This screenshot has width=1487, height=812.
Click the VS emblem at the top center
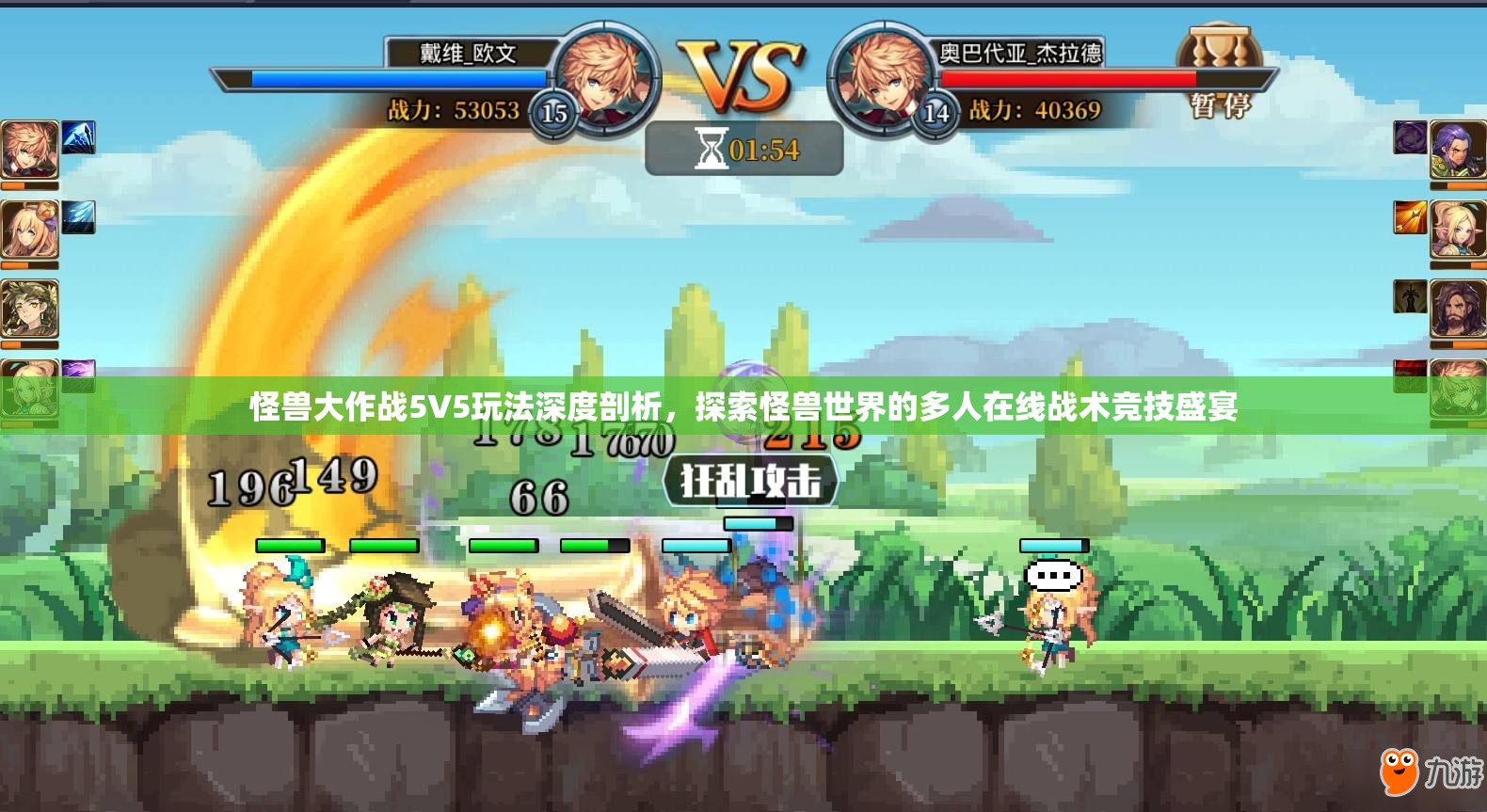[x=743, y=71]
